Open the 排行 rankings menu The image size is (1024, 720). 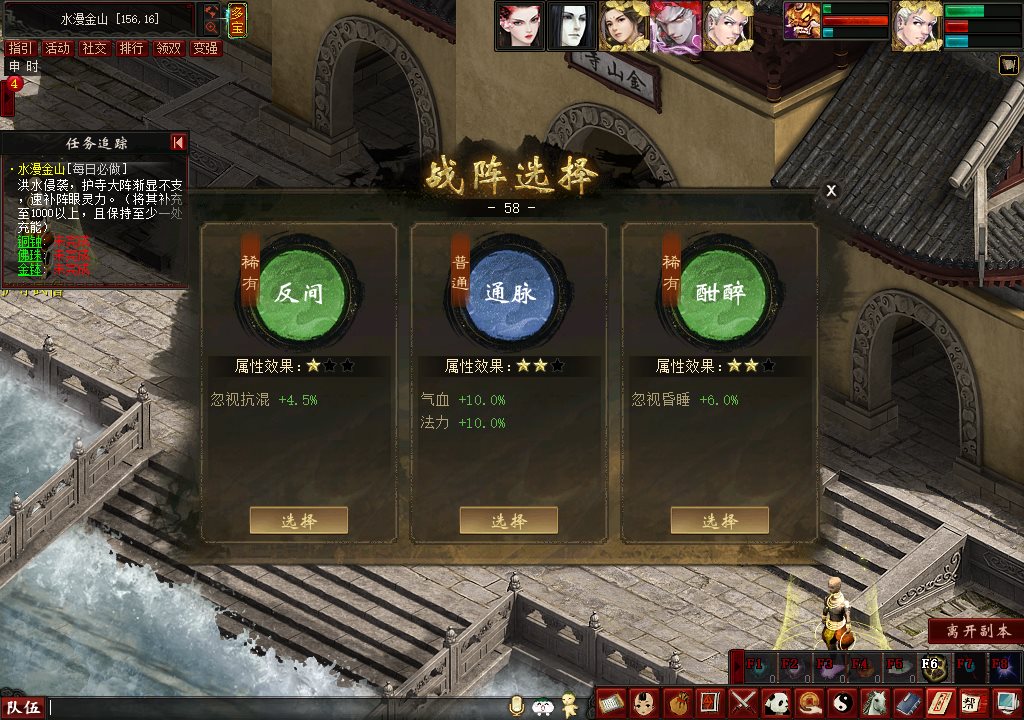tap(131, 48)
